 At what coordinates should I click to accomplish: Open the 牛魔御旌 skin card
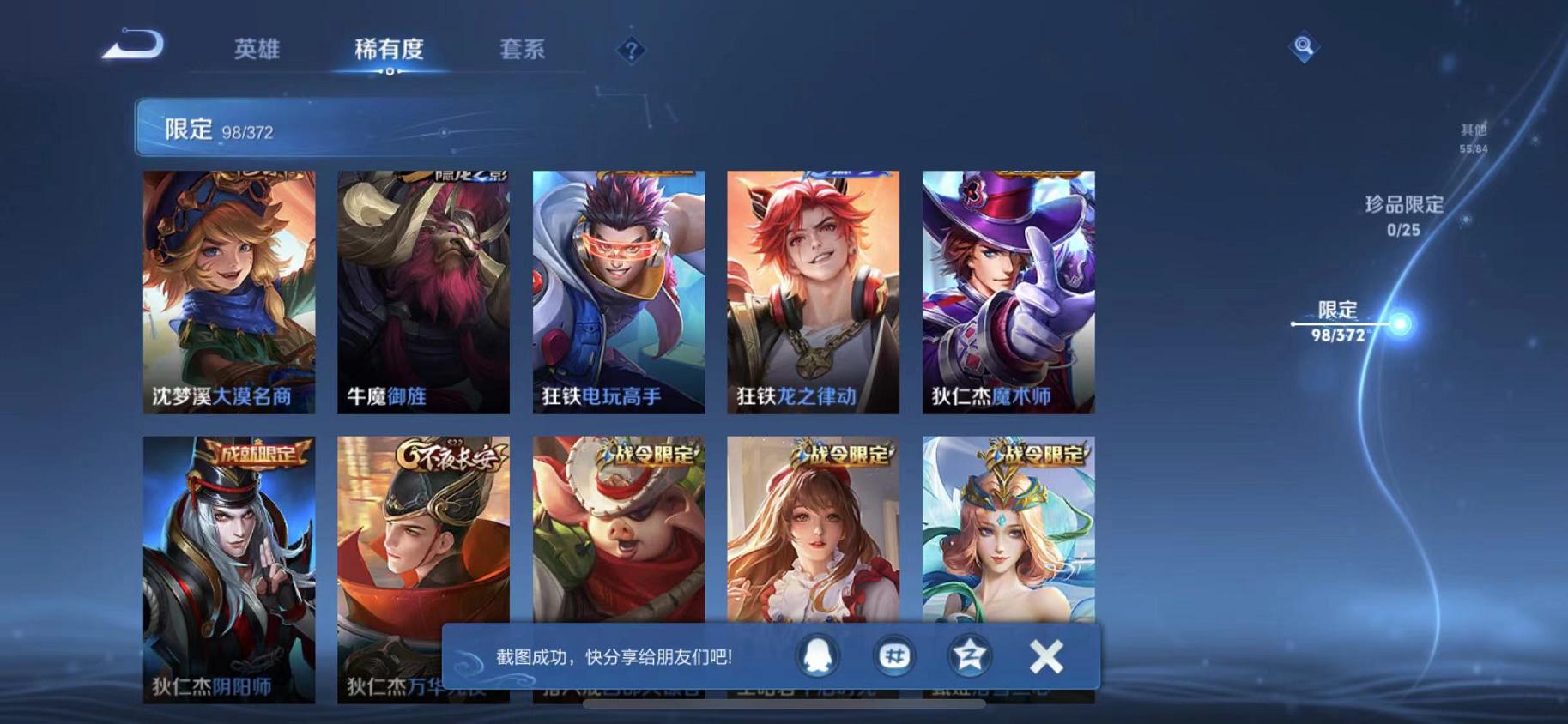[421, 292]
